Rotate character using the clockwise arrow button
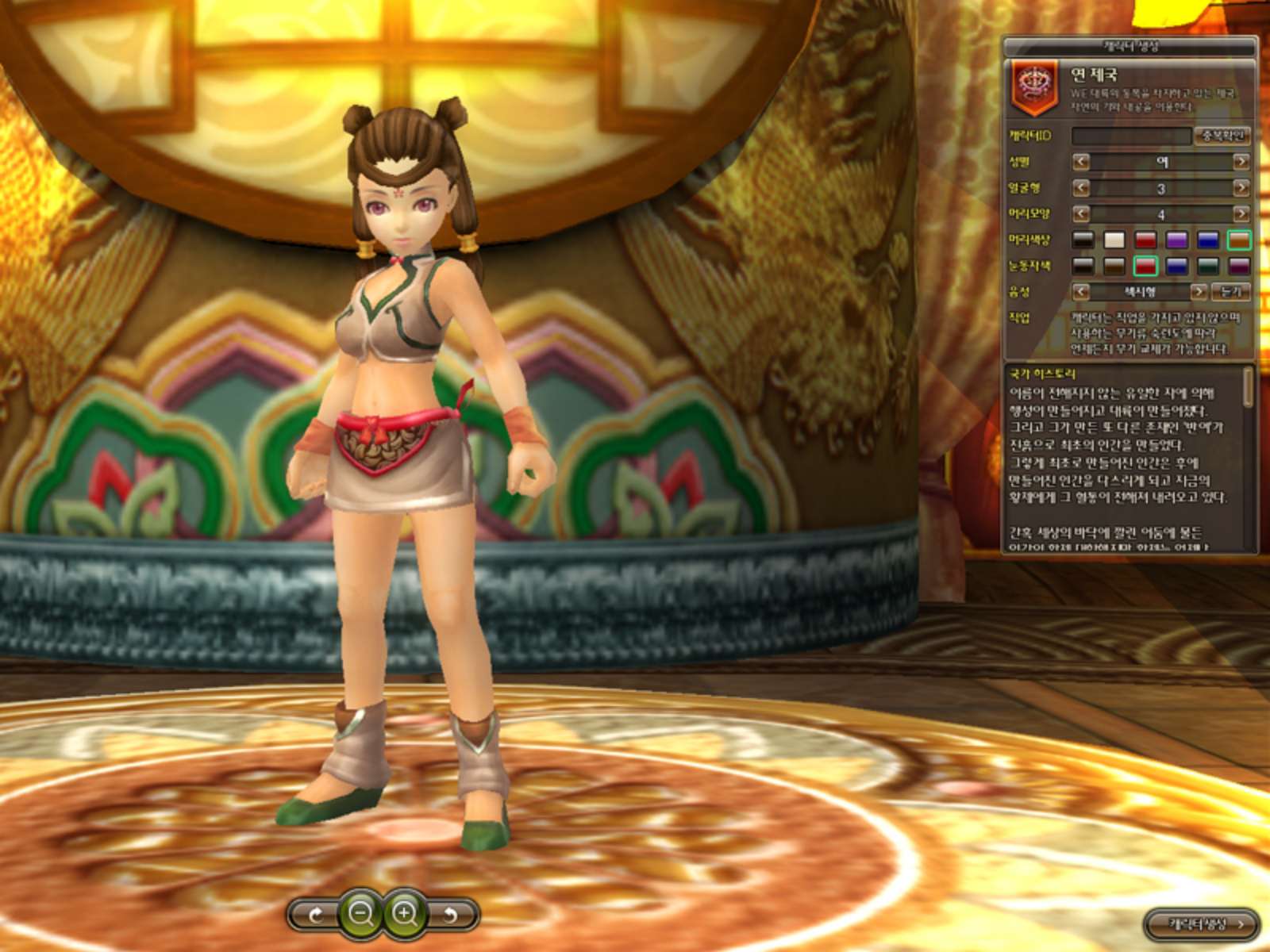Screen dimensions: 1270x952 coord(315,916)
